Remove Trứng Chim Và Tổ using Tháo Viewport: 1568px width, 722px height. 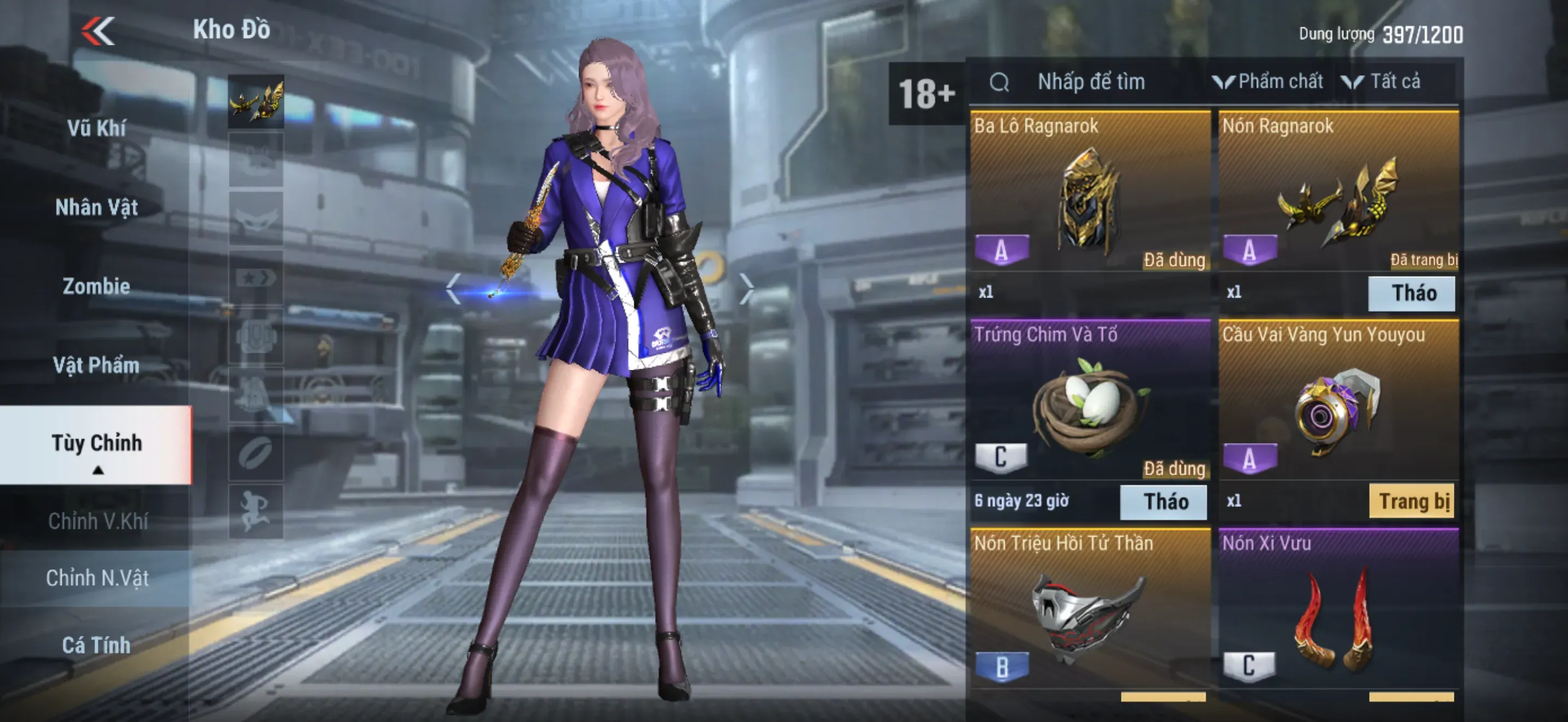[x=1163, y=502]
